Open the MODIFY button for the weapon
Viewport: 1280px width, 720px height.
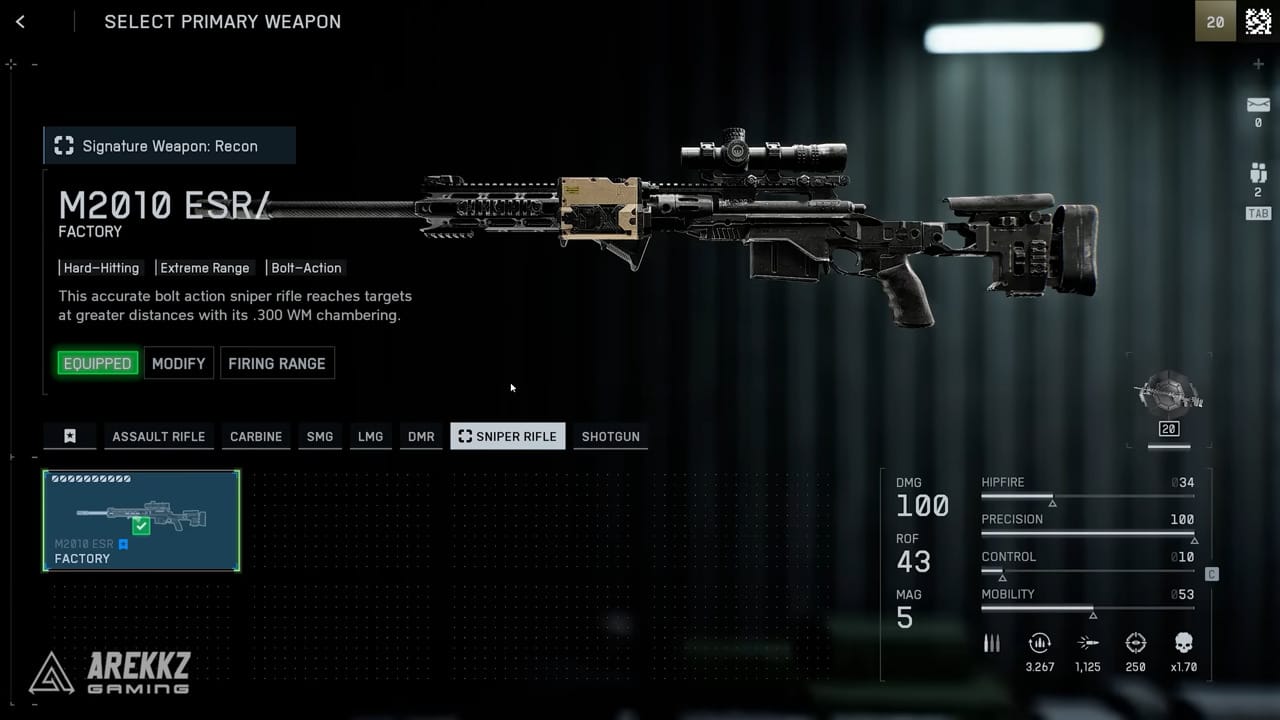click(x=178, y=363)
